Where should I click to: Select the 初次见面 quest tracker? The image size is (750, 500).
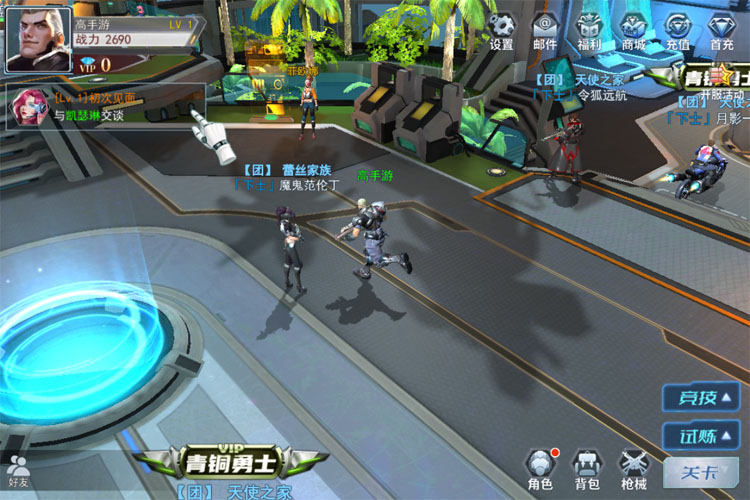105,106
